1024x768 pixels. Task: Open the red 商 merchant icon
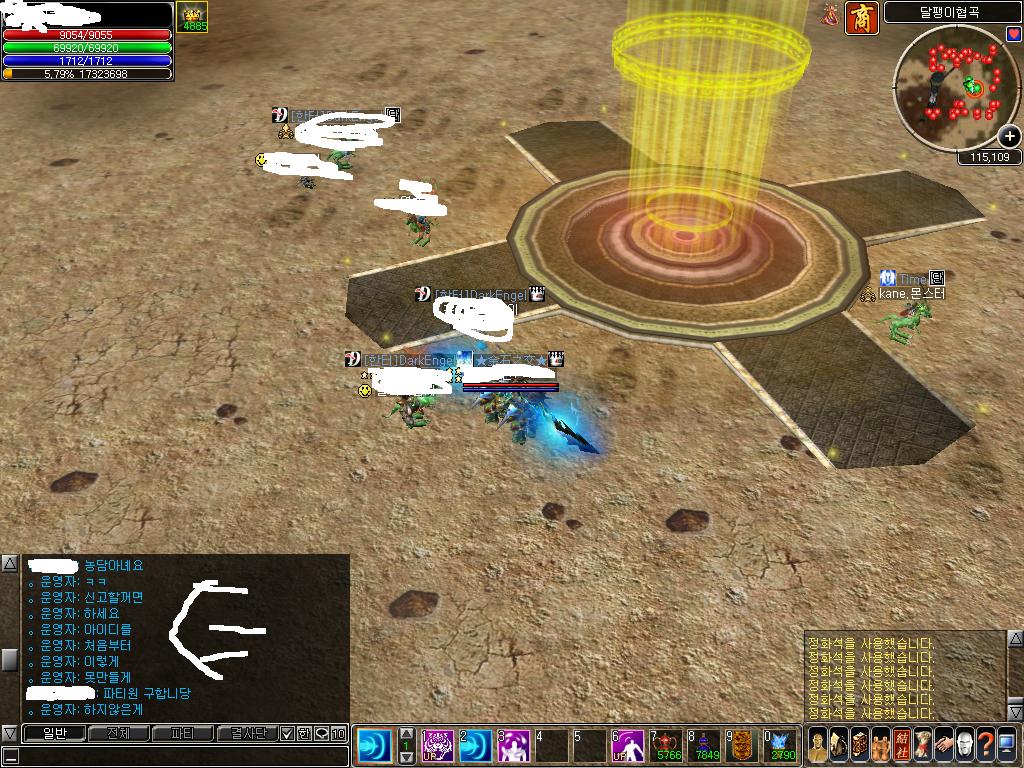[x=862, y=18]
